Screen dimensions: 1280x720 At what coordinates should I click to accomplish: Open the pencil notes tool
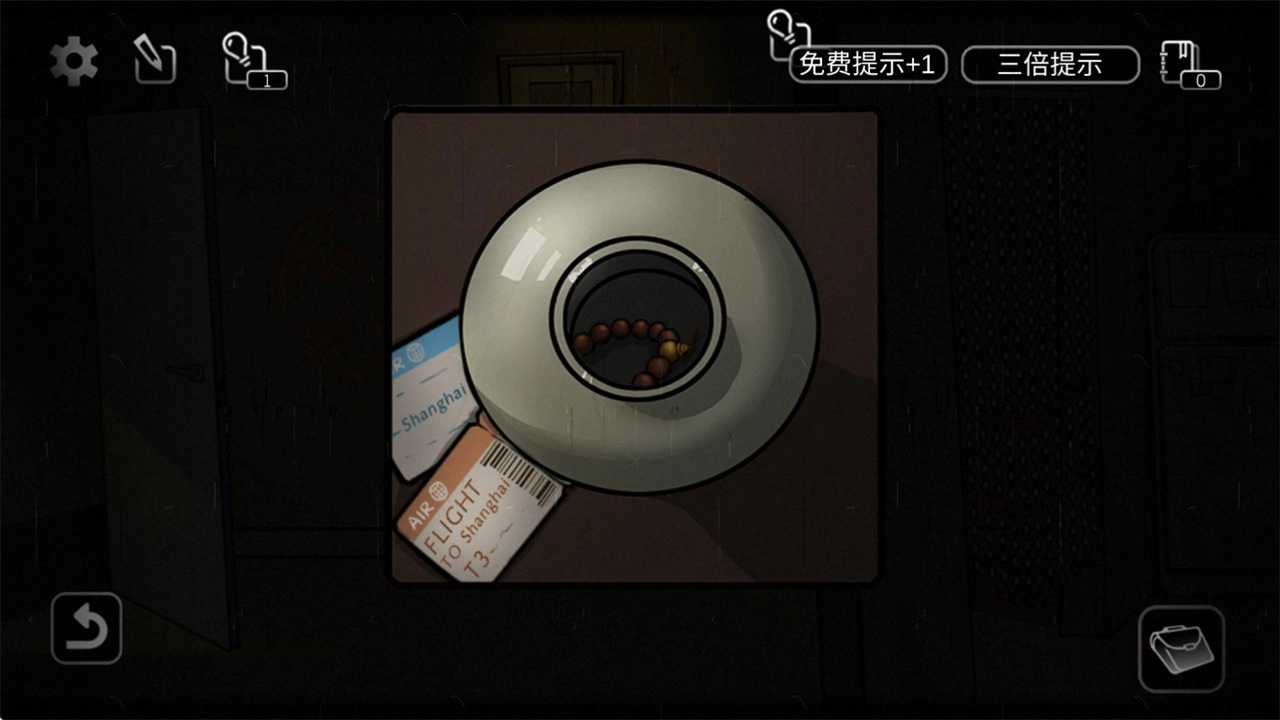(x=155, y=61)
